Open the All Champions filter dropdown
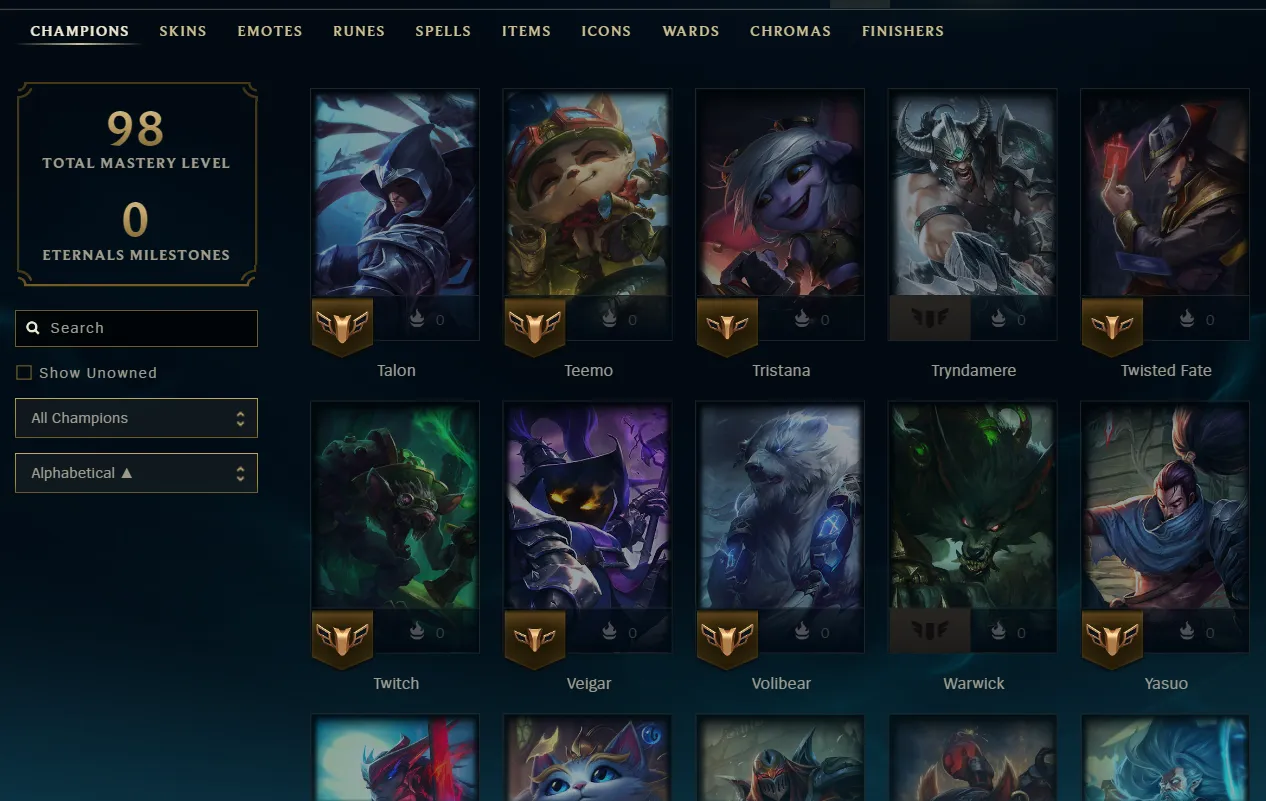The image size is (1266, 801). tap(137, 418)
